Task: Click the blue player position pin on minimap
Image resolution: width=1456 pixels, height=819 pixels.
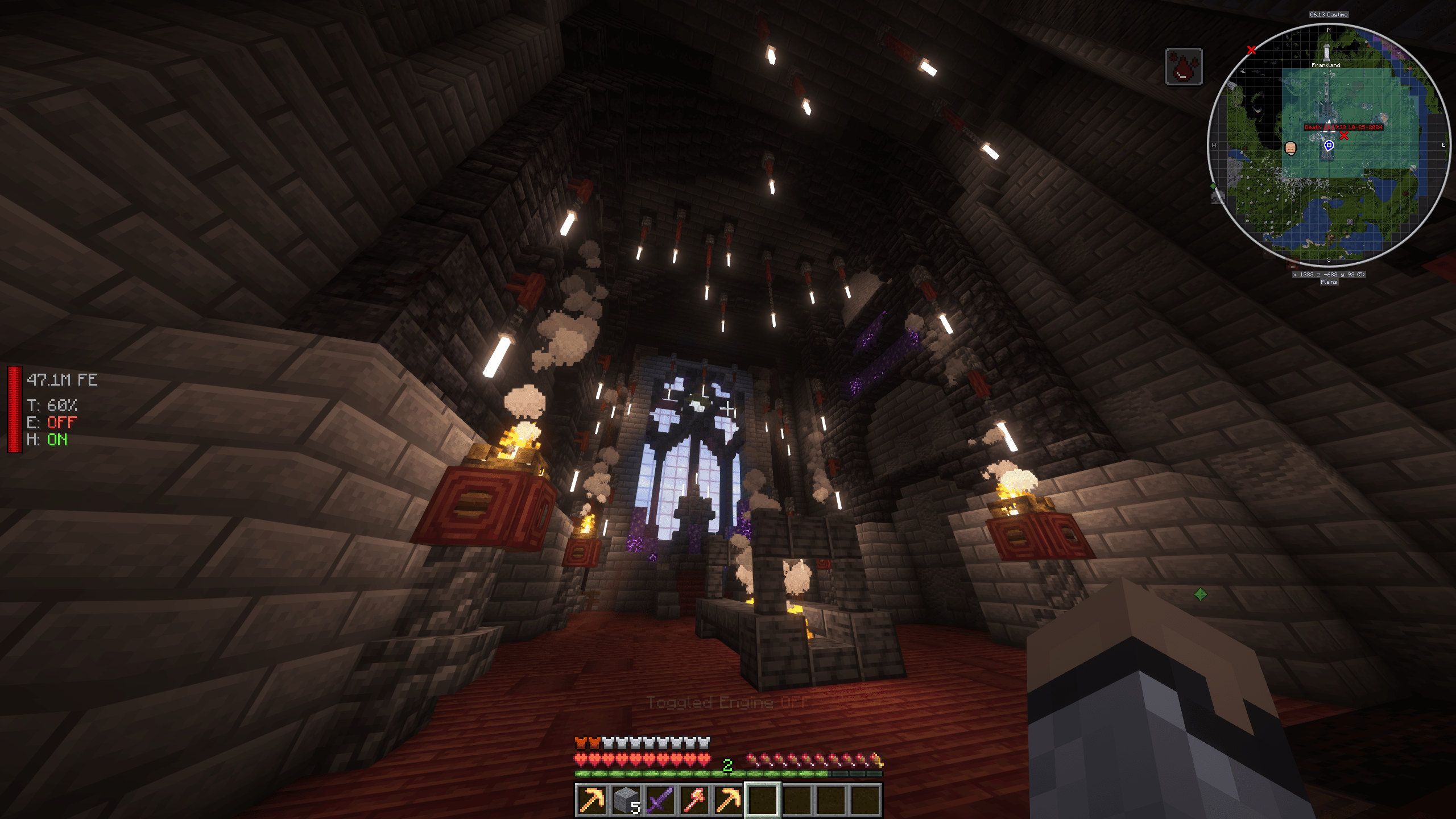Action: (1329, 146)
